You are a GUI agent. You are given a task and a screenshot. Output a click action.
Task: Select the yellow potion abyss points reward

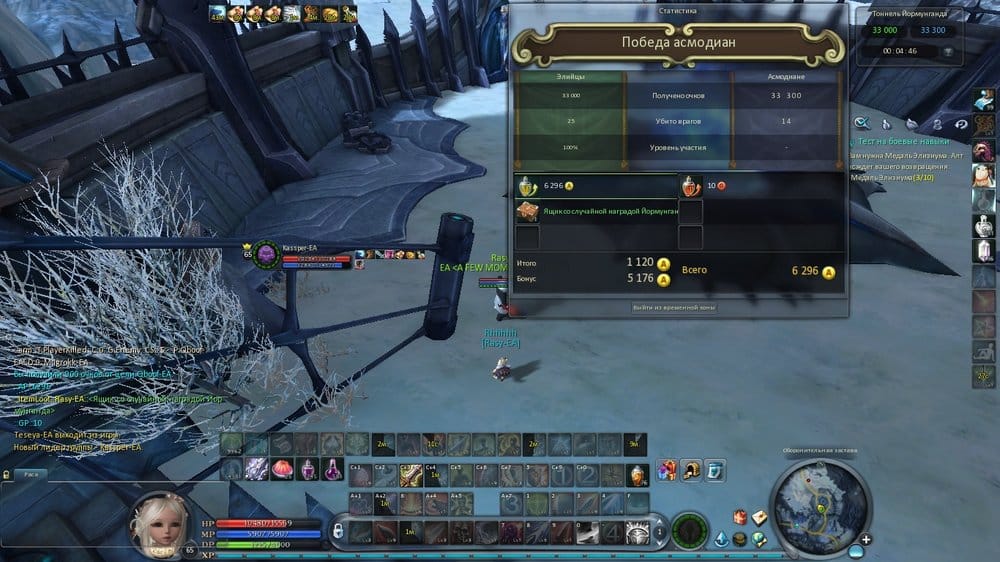[527, 186]
